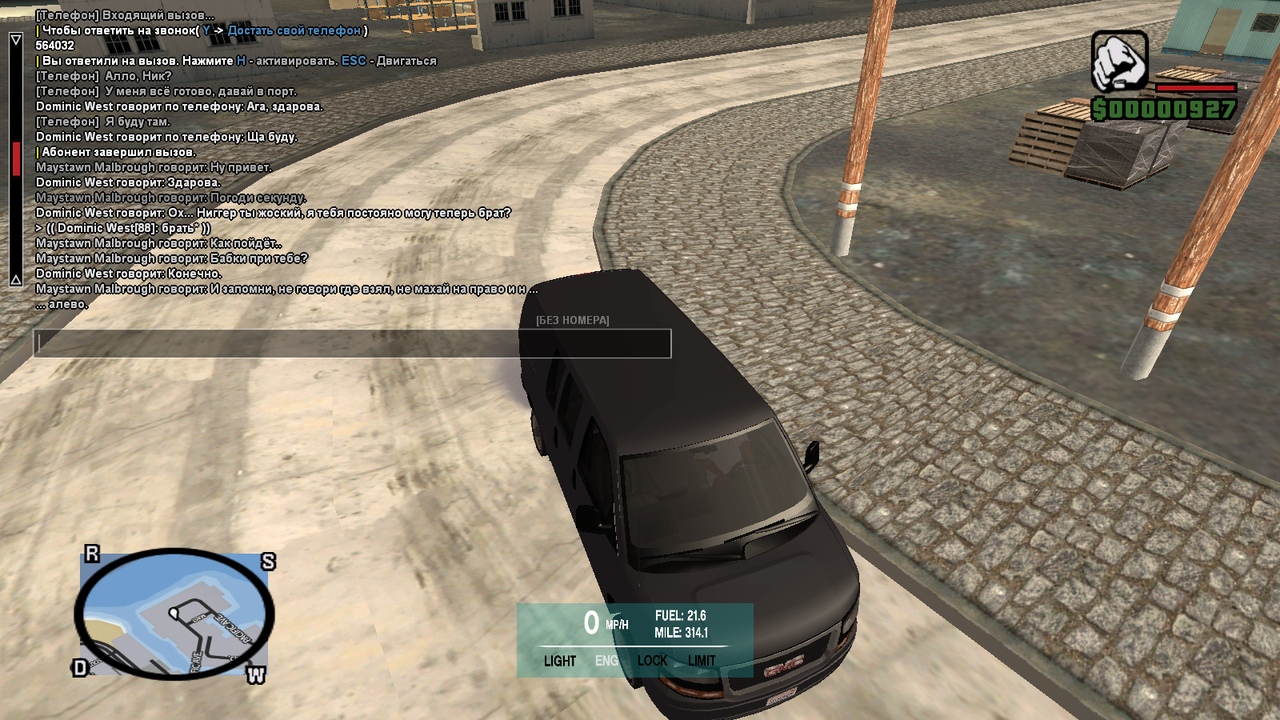
Task: Click the chat scrollbar bottom arrow
Action: (16, 280)
